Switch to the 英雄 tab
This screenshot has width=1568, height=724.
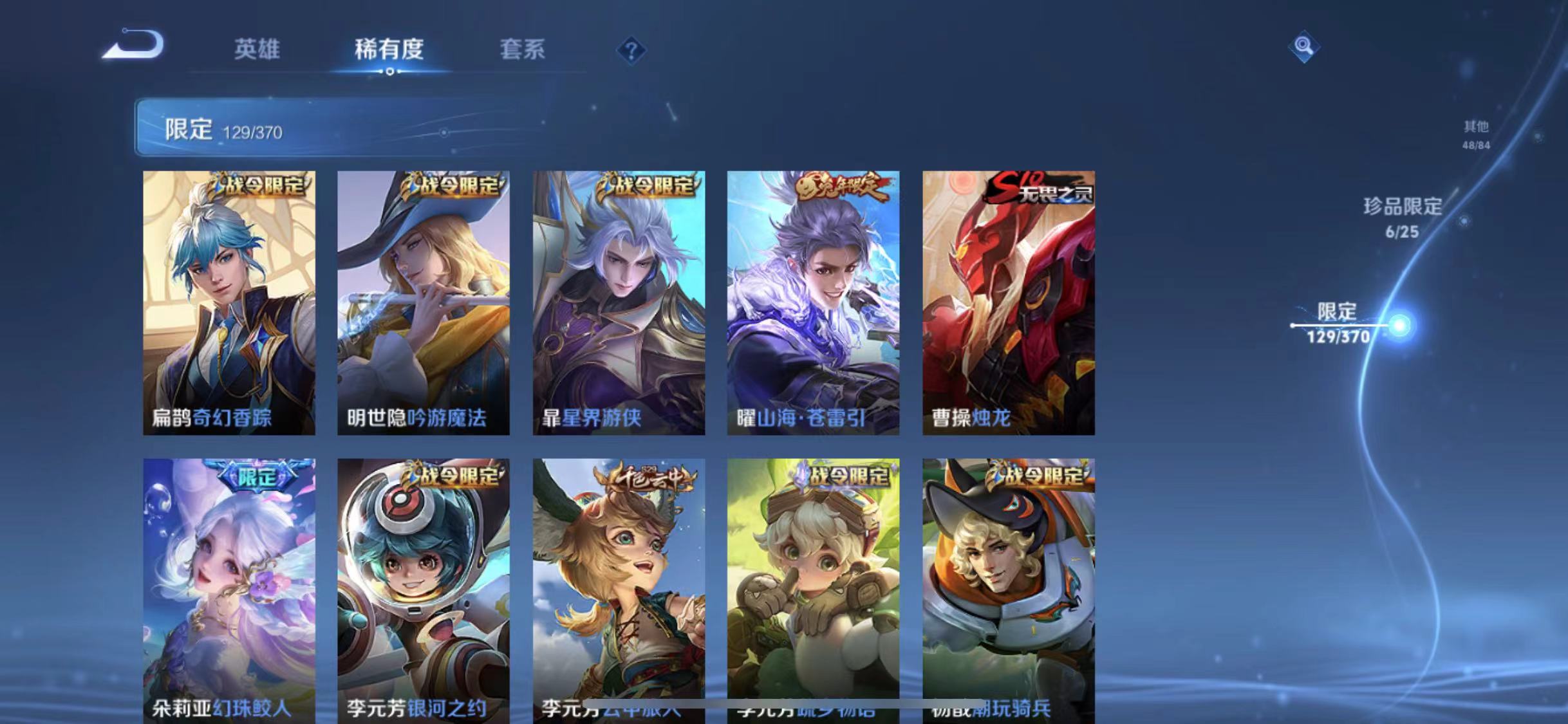click(x=257, y=50)
